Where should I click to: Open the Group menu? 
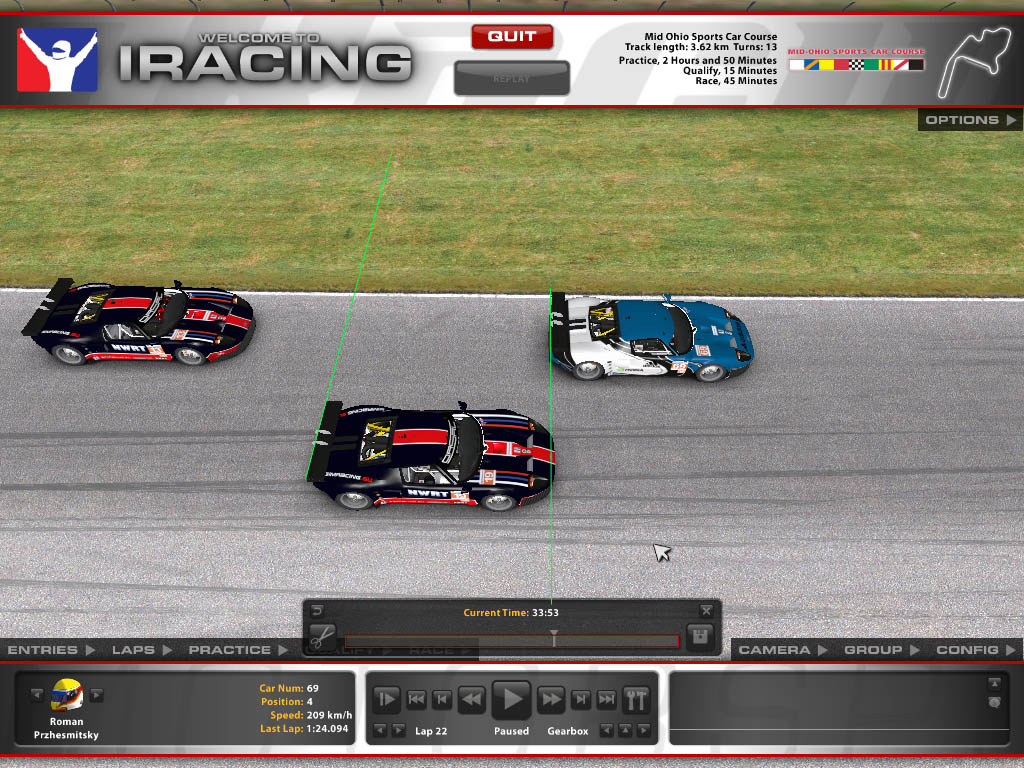pos(880,650)
